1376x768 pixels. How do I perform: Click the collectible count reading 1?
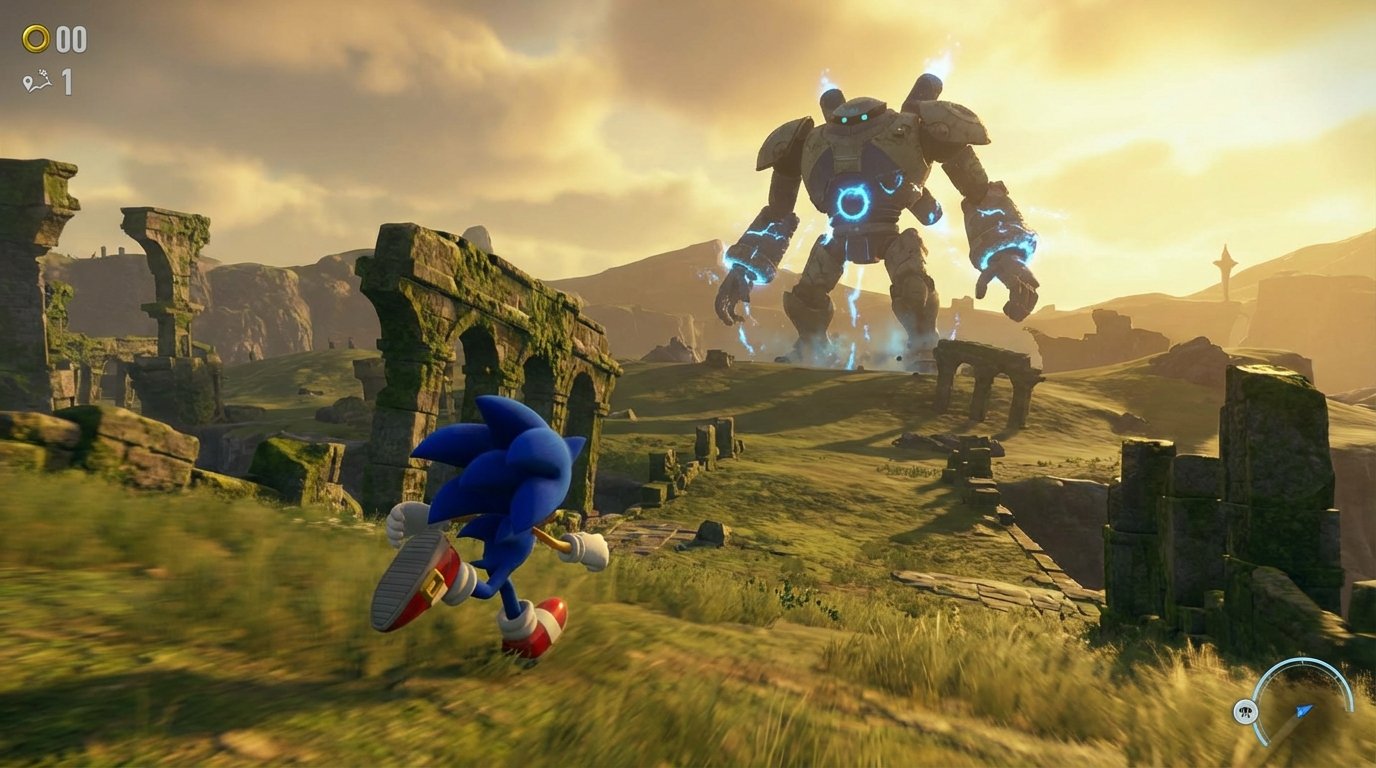(x=65, y=82)
